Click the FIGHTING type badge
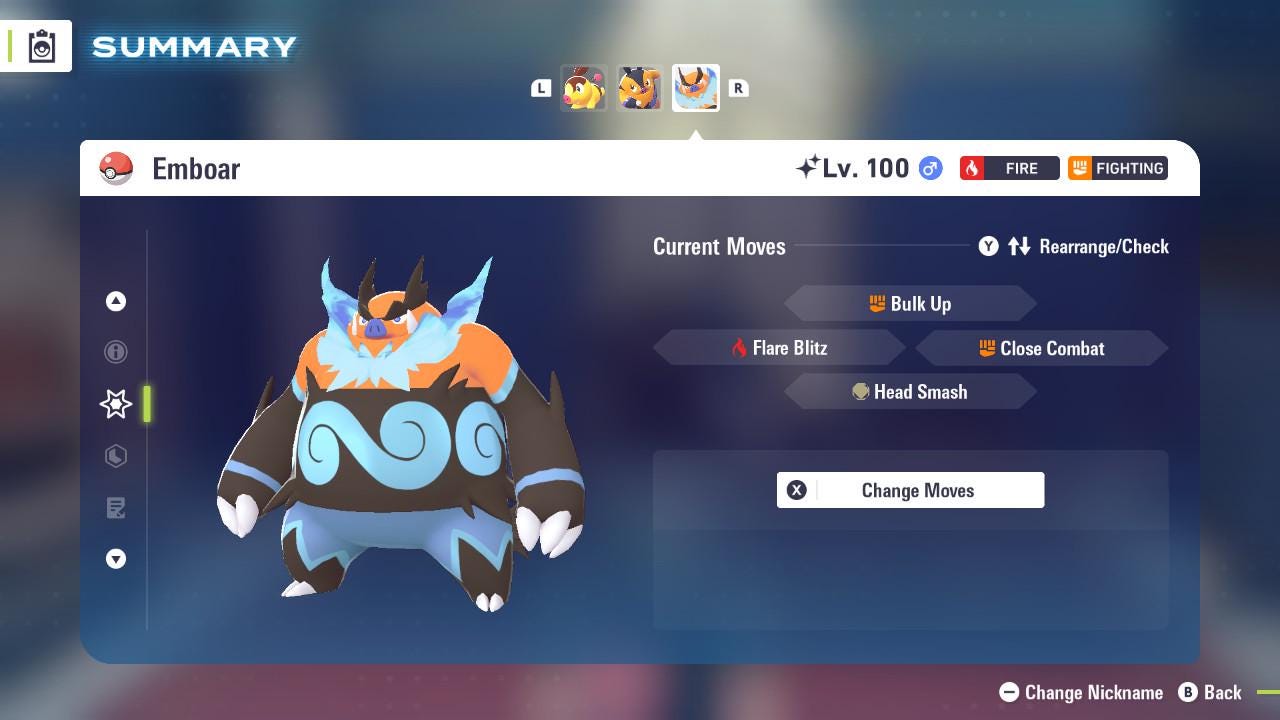 coord(1117,168)
